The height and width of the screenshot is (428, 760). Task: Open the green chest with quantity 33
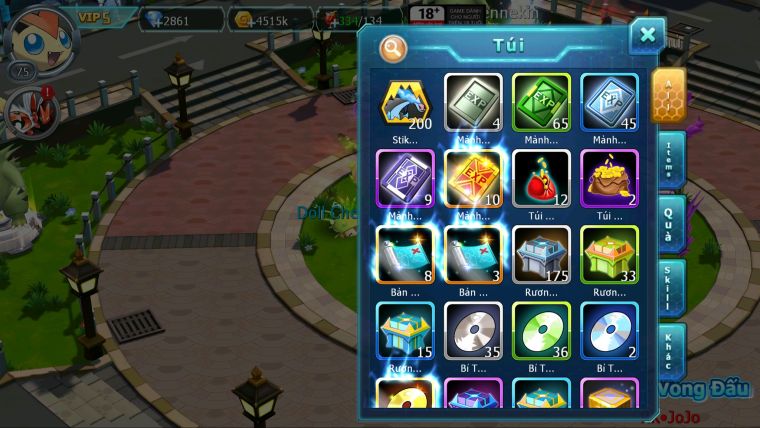[609, 255]
